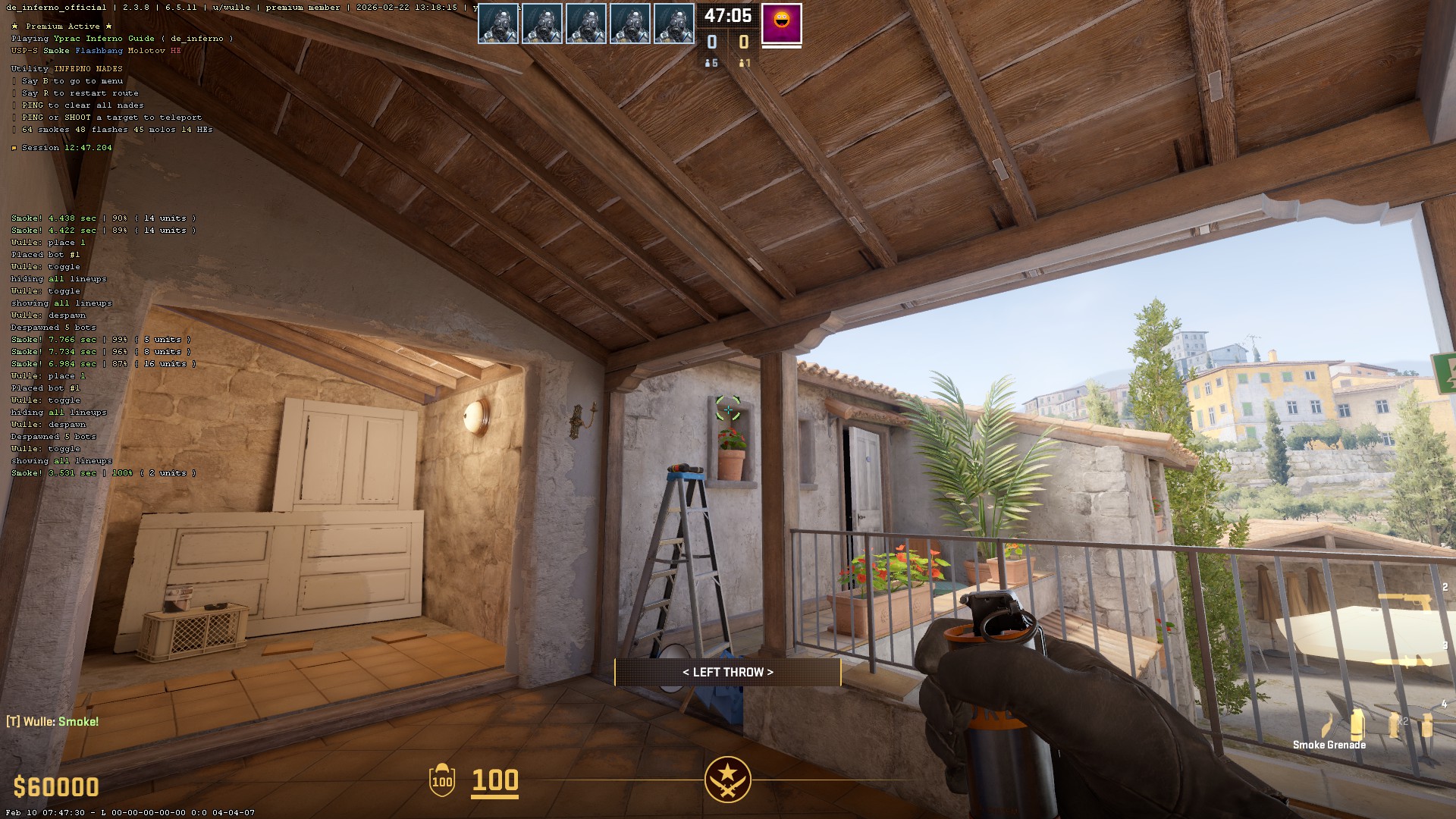This screenshot has width=1456, height=819.
Task: Select the T-side team emblem icon
Action: (727, 780)
